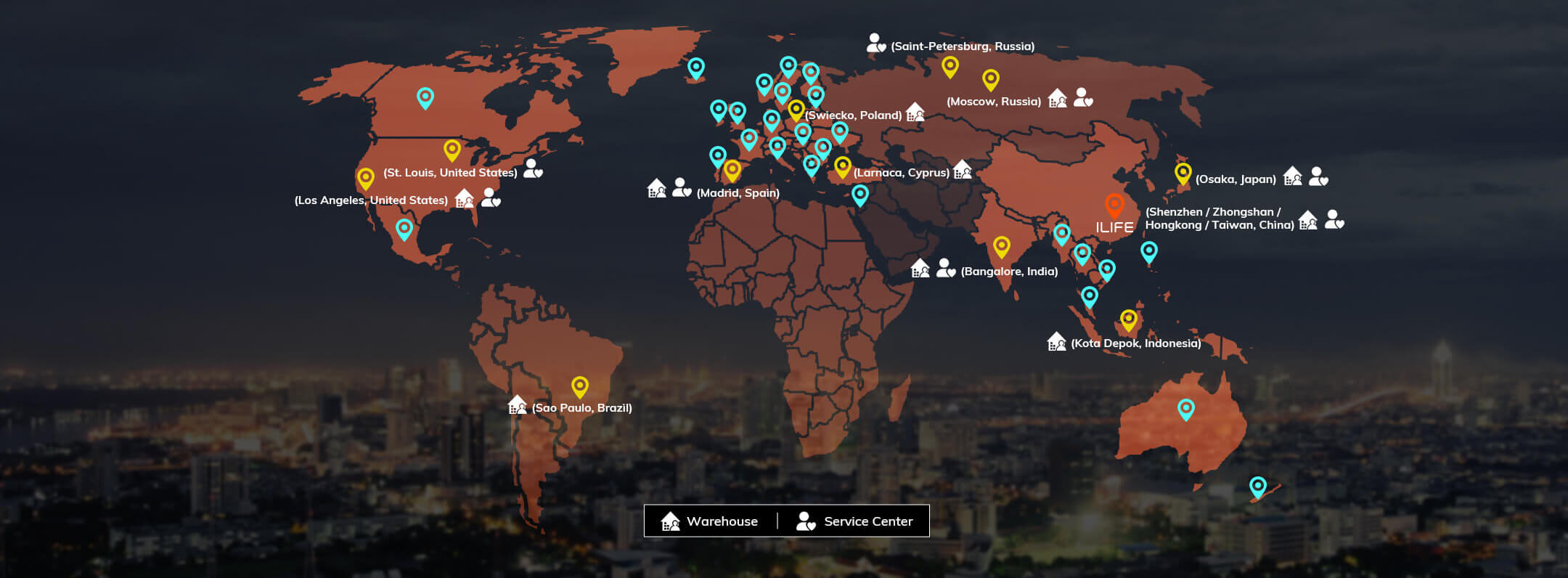The image size is (1568, 578).
Task: Click the Service Center legend entry
Action: pyautogui.click(x=855, y=521)
